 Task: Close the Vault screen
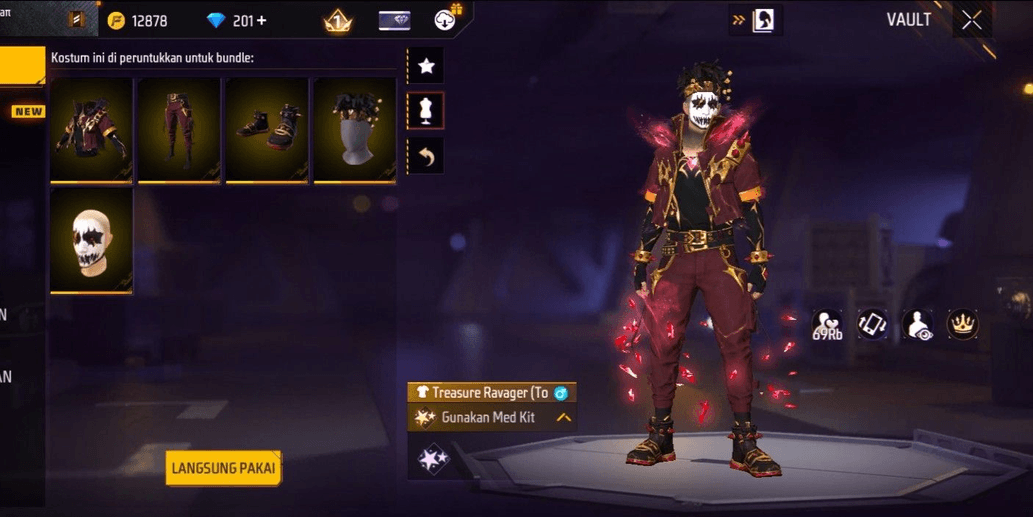971,21
